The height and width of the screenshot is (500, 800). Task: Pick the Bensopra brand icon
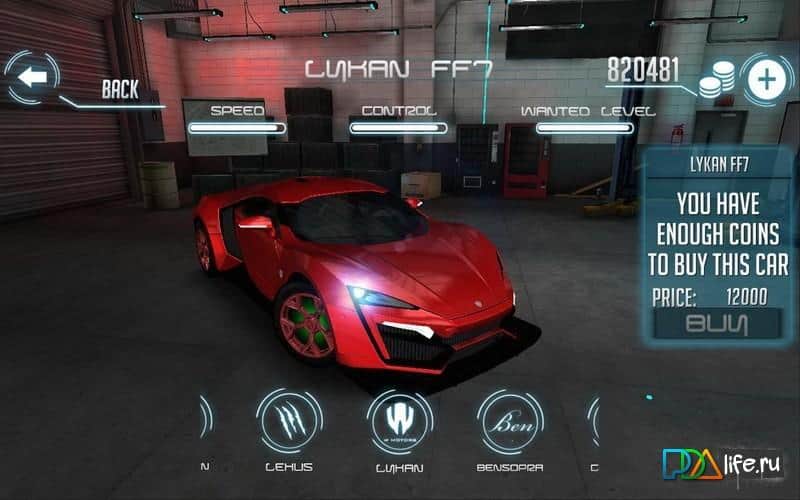point(510,419)
